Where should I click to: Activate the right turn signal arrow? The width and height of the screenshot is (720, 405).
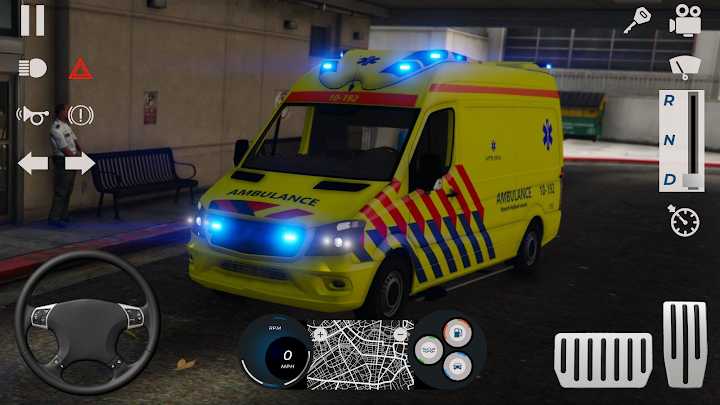coord(80,163)
